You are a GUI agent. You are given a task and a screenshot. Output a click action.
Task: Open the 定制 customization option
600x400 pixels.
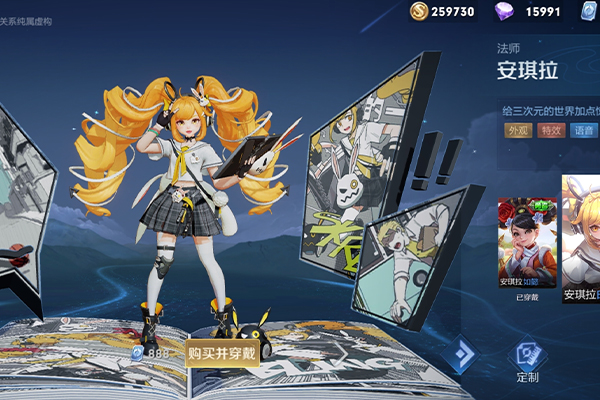click(x=527, y=359)
